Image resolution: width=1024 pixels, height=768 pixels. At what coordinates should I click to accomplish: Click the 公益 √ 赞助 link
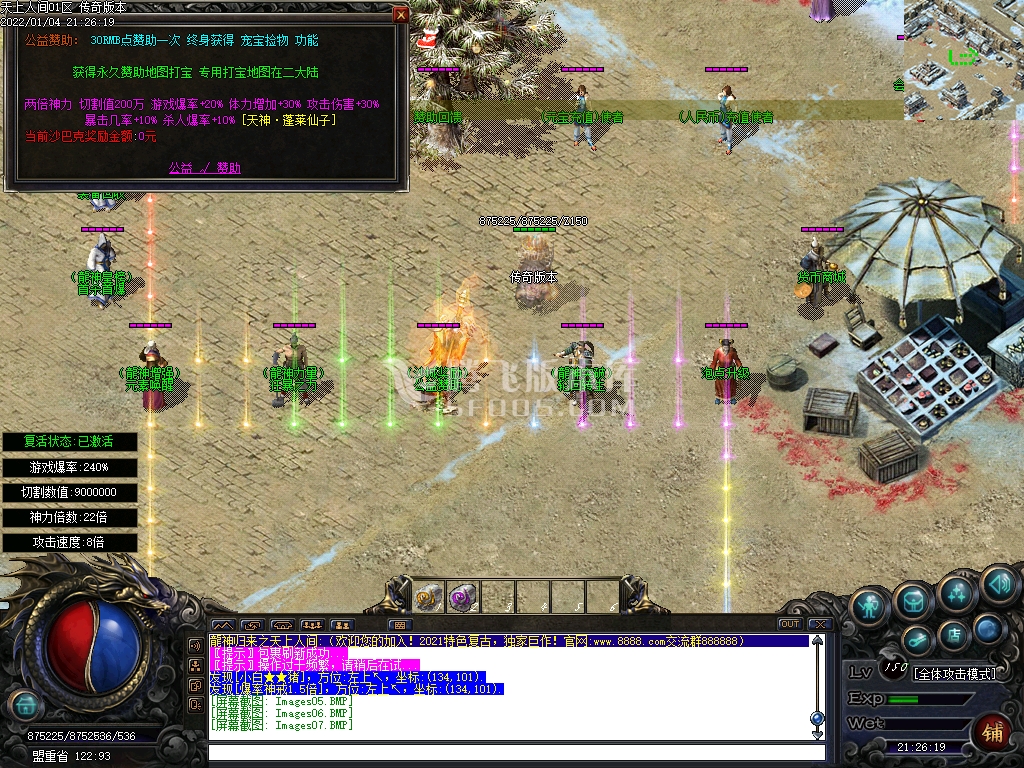[x=204, y=168]
